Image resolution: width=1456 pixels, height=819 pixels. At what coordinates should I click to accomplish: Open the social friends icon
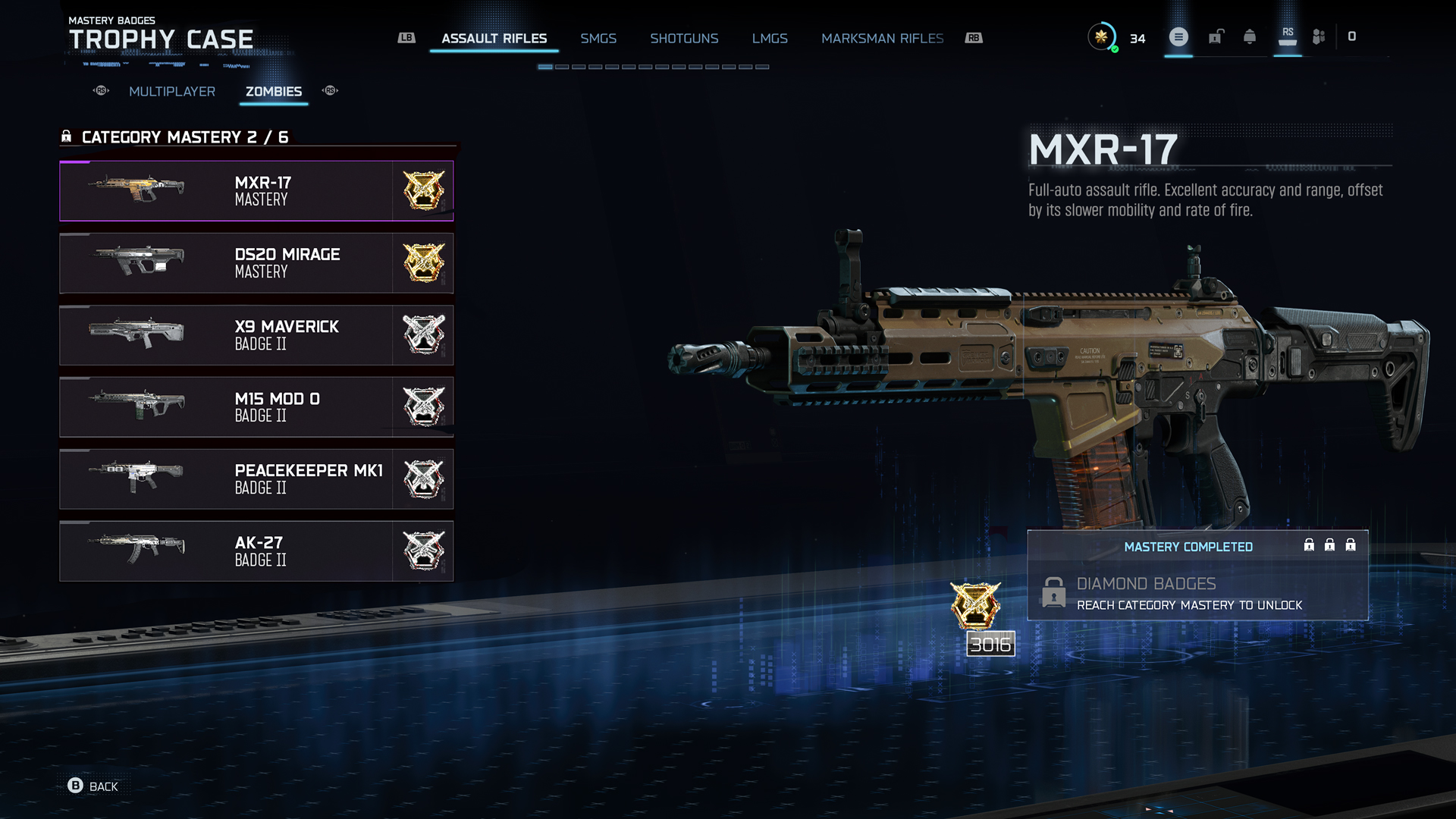pos(1319,37)
